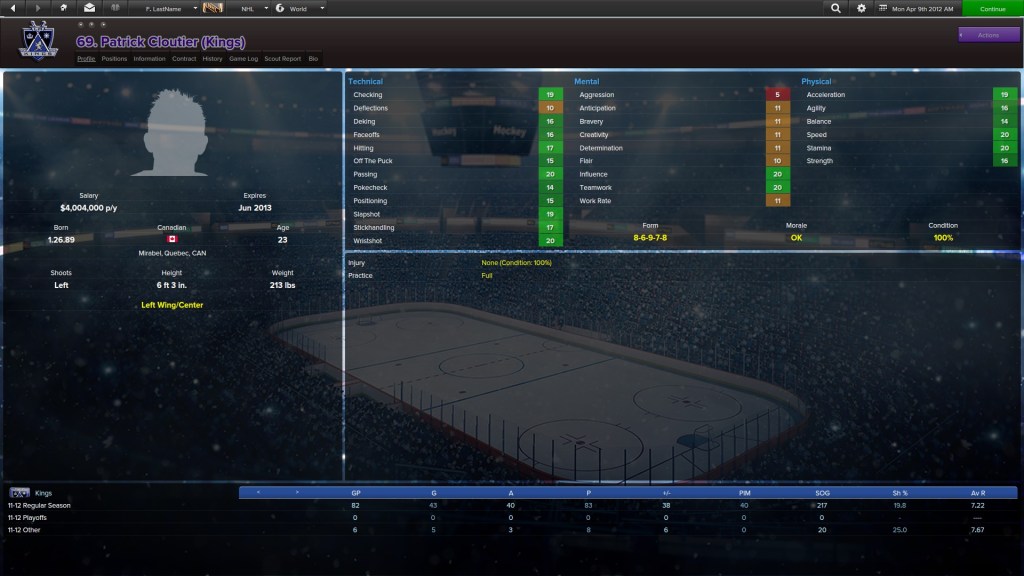Screen dimensions: 1024x576
Task: Switch to the Information tab
Action: 149,59
